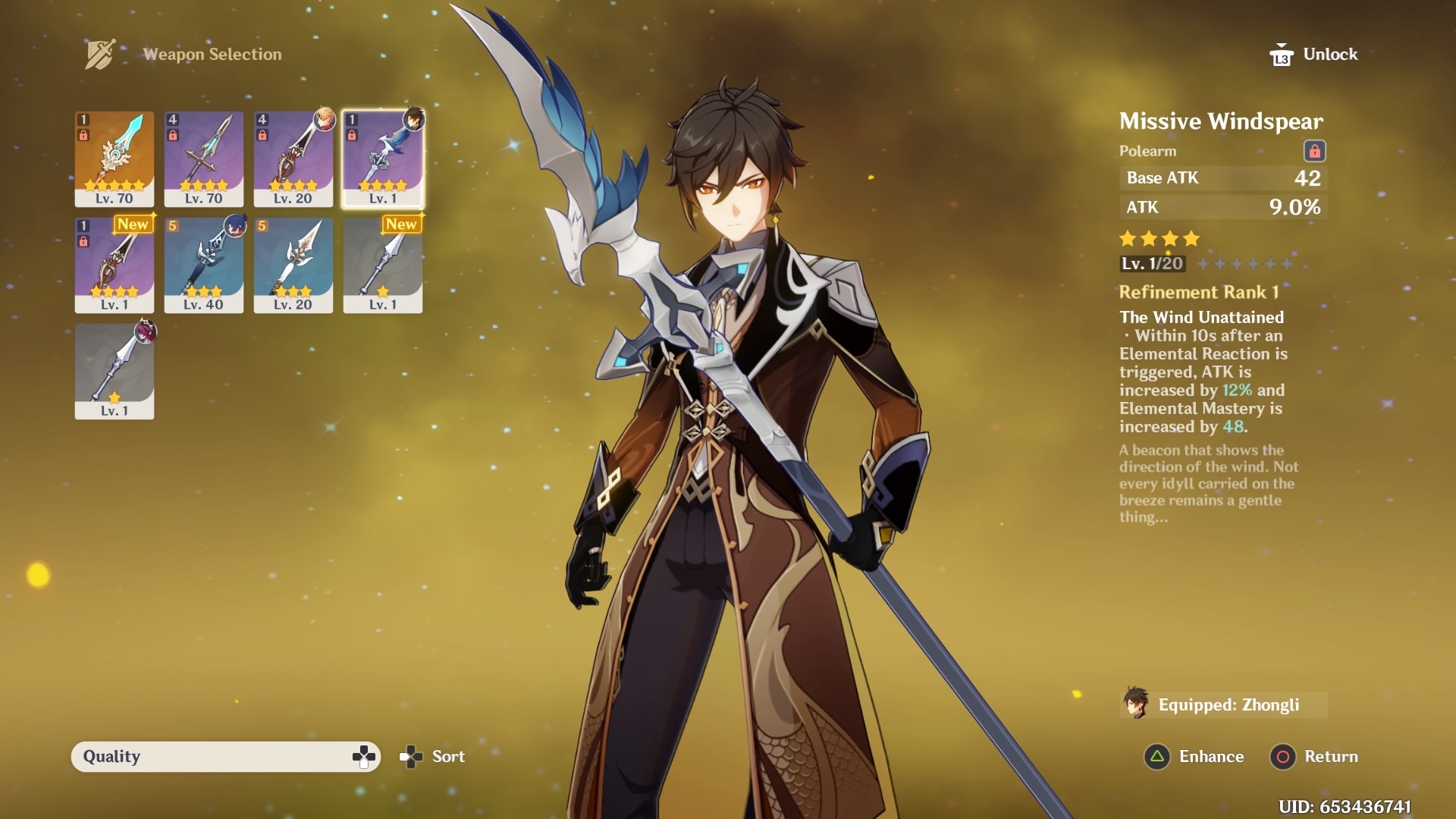1456x819 pixels.
Task: Click the D-pad icon inside the Quality bar
Action: click(x=363, y=756)
